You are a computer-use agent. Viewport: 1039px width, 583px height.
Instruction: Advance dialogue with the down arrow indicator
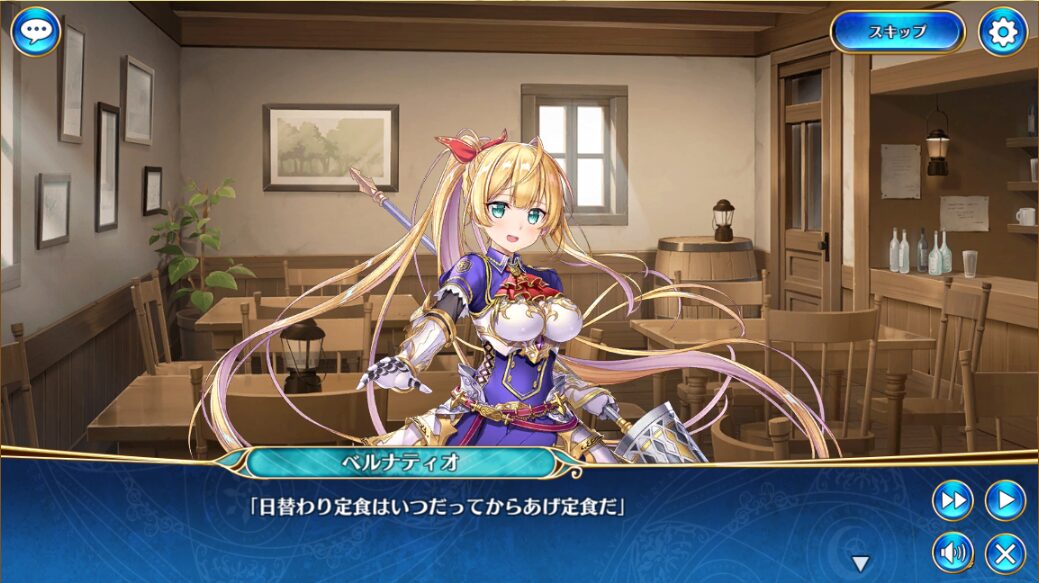pyautogui.click(x=860, y=563)
